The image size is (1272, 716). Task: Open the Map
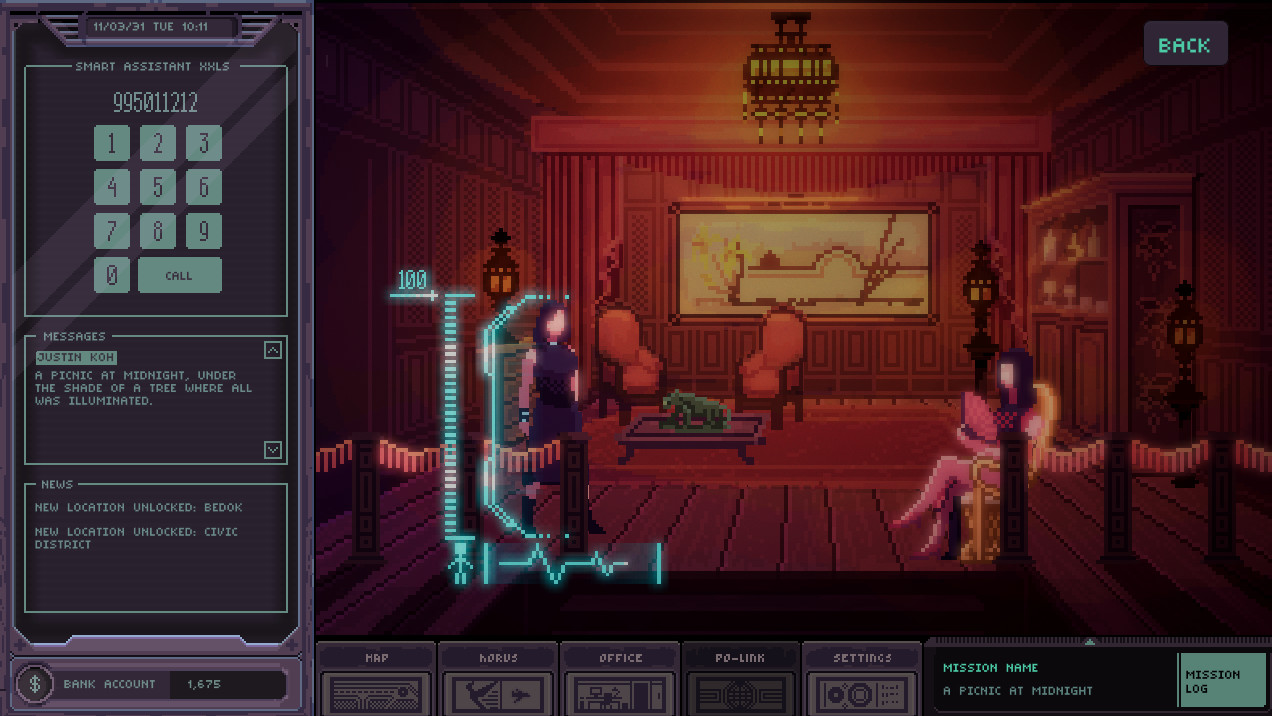tap(376, 680)
